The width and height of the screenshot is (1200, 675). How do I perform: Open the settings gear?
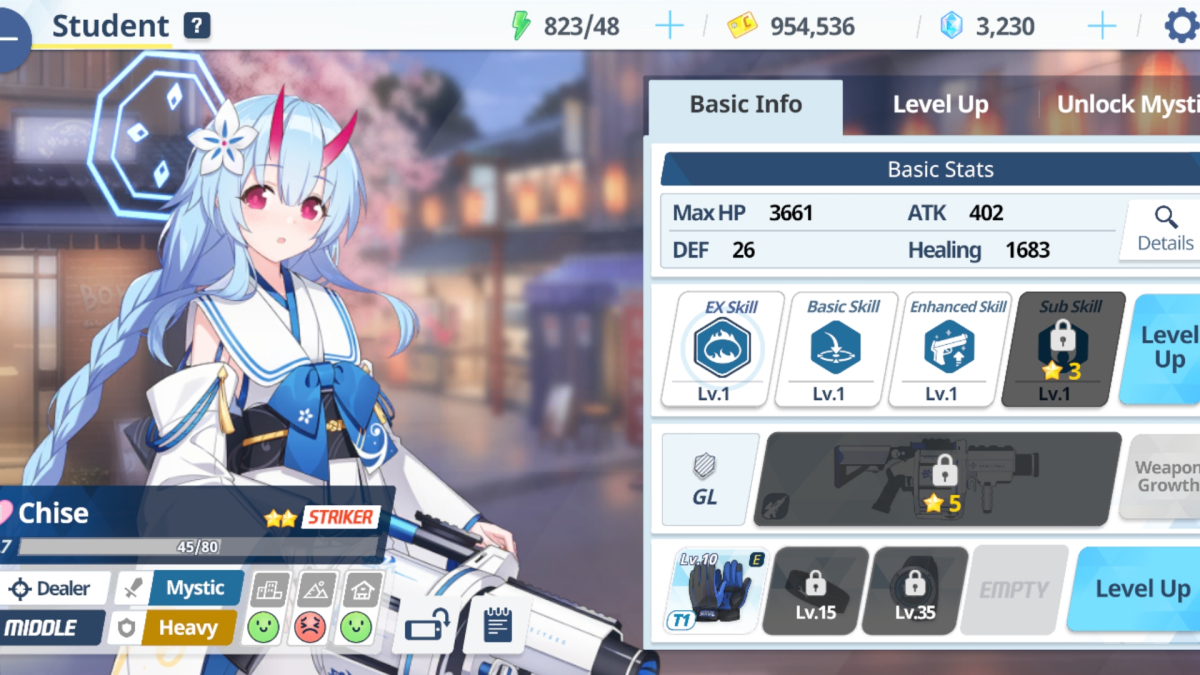click(x=1181, y=26)
